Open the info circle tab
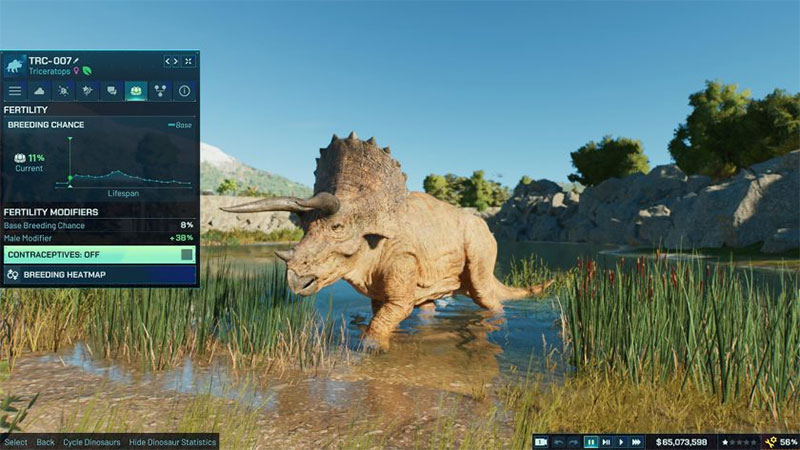 click(184, 91)
